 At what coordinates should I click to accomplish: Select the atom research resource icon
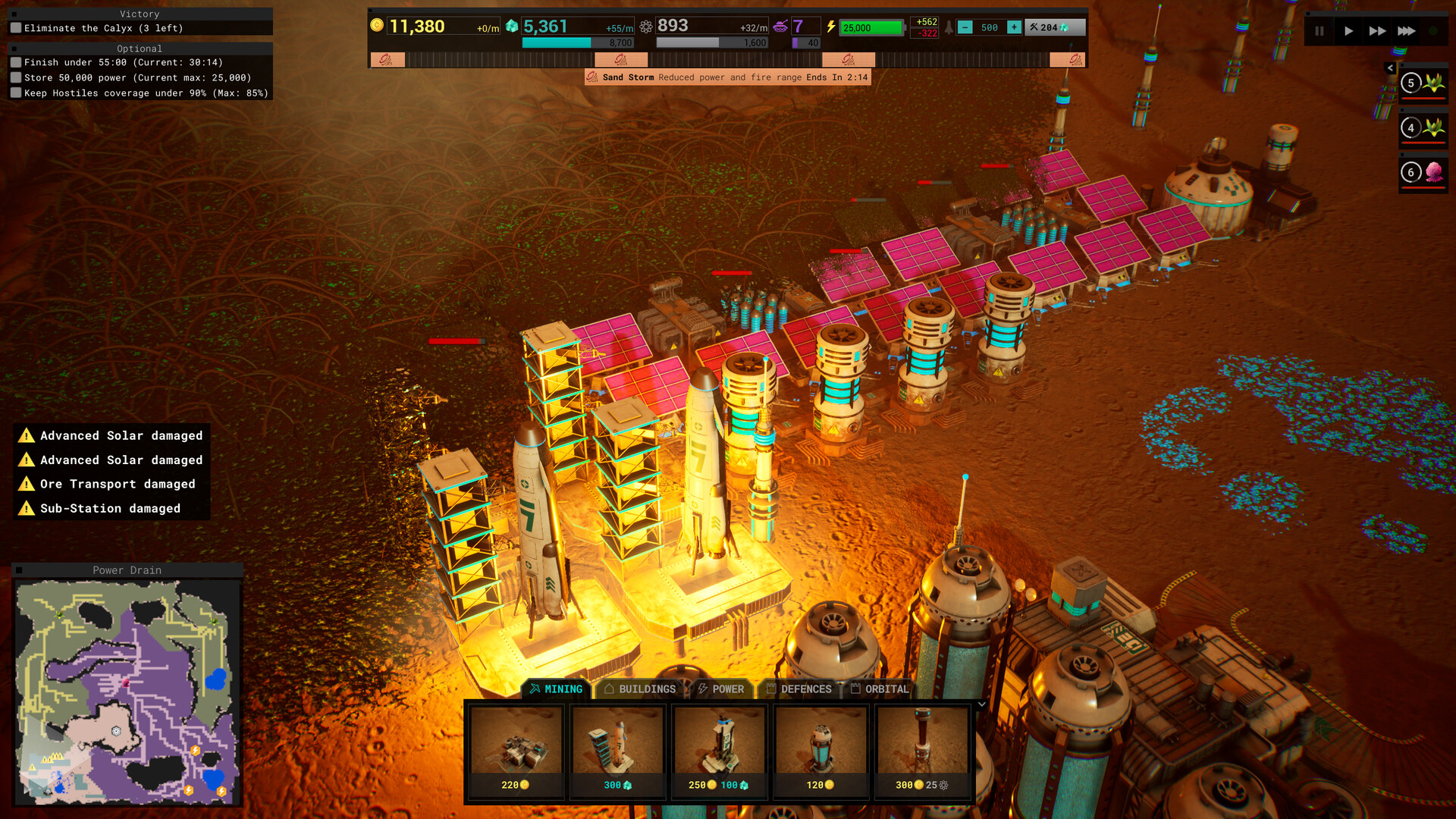(x=646, y=27)
